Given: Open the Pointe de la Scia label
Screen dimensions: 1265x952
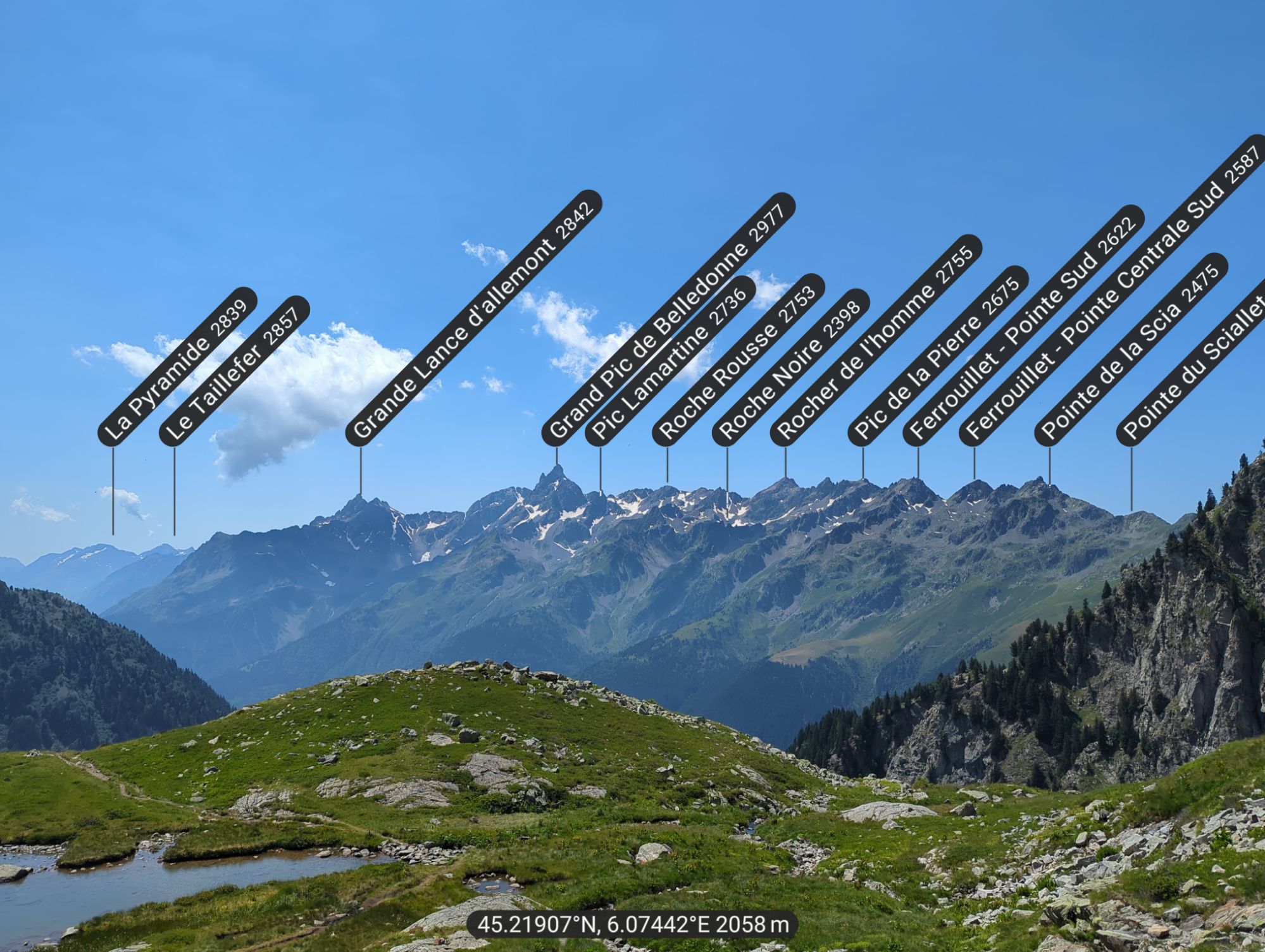Looking at the screenshot, I should pyautogui.click(x=1131, y=348).
